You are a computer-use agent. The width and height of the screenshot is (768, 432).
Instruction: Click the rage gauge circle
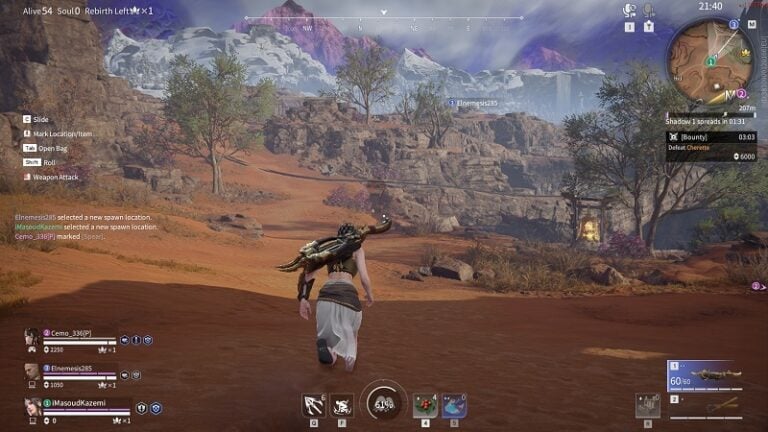click(x=383, y=402)
